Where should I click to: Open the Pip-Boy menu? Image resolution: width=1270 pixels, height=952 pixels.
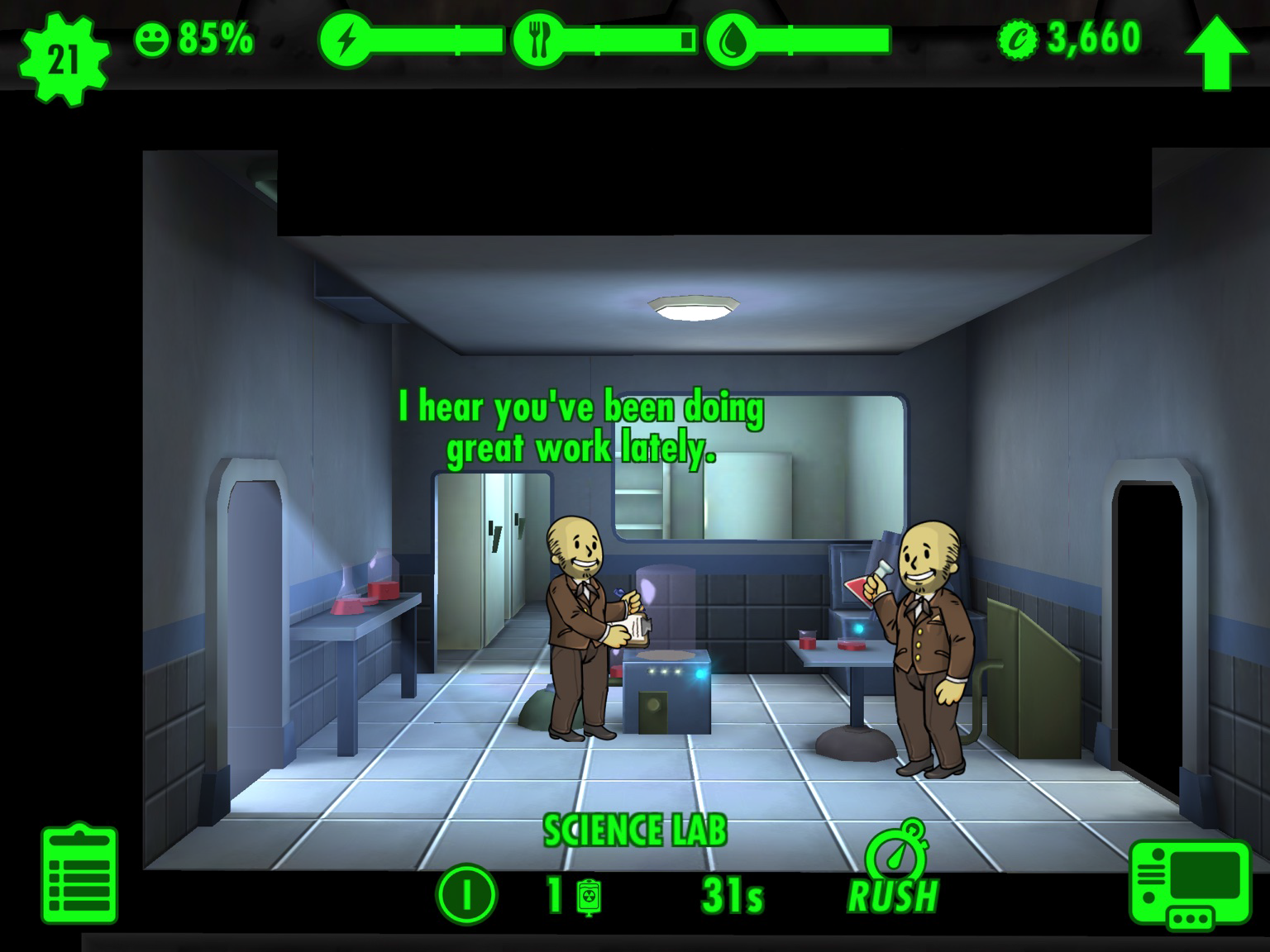tap(1190, 884)
